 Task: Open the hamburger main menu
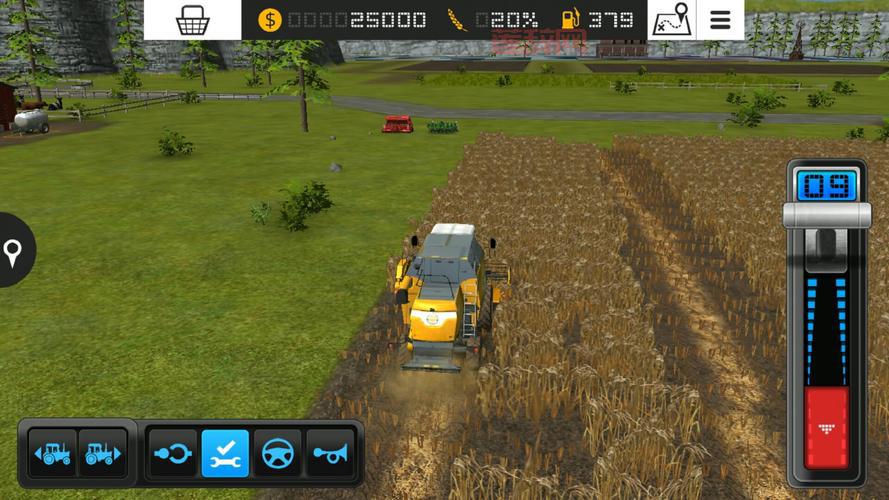[720, 20]
